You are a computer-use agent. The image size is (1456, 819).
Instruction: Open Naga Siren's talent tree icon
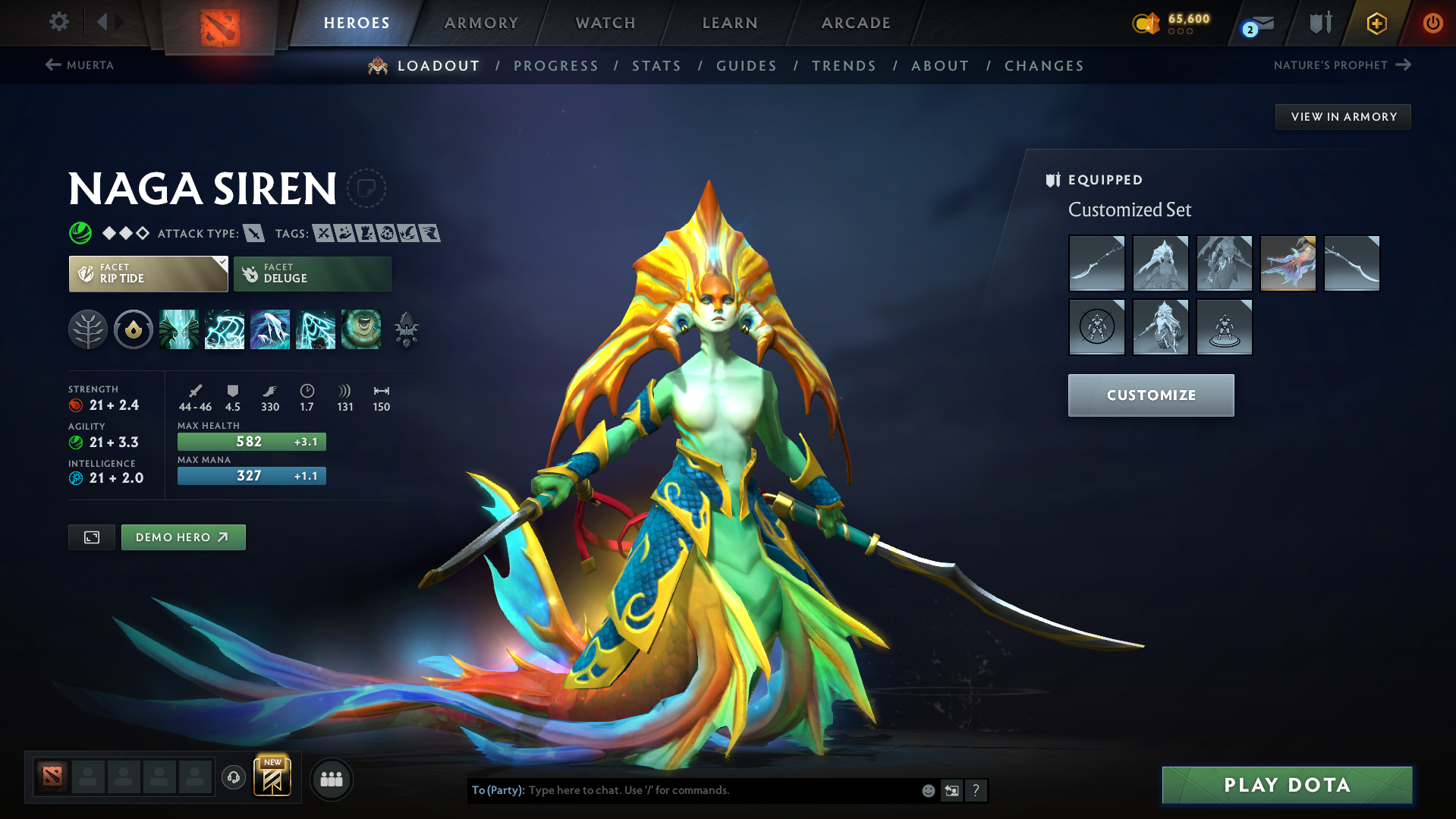click(x=89, y=329)
